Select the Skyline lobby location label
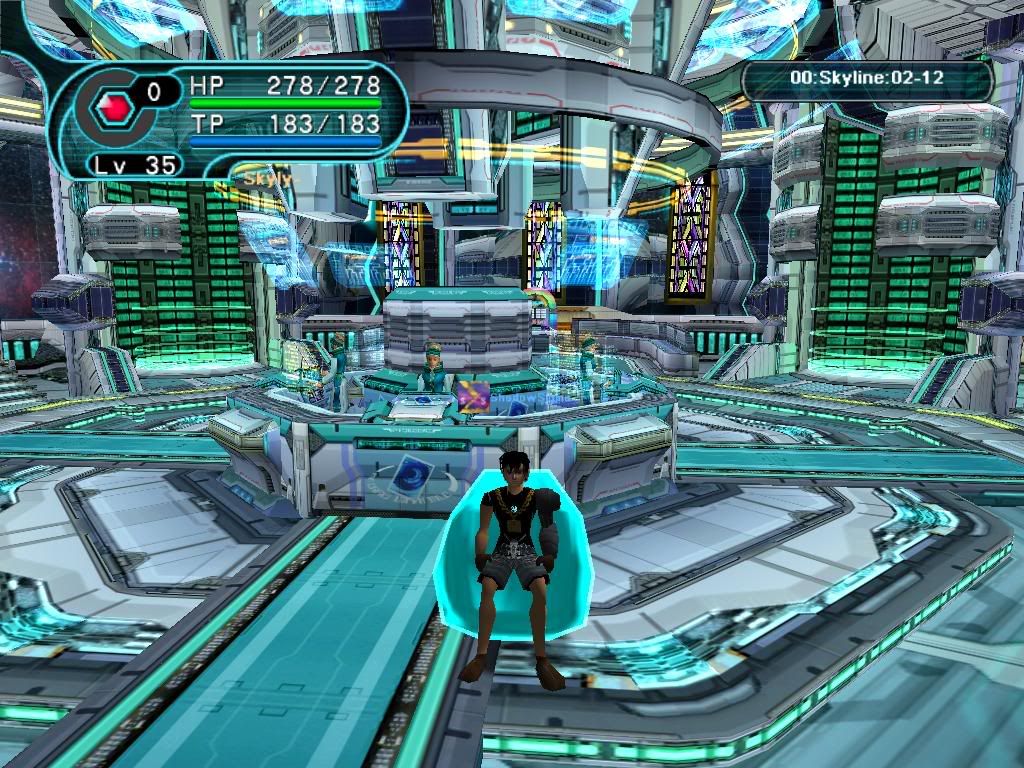 867,77
